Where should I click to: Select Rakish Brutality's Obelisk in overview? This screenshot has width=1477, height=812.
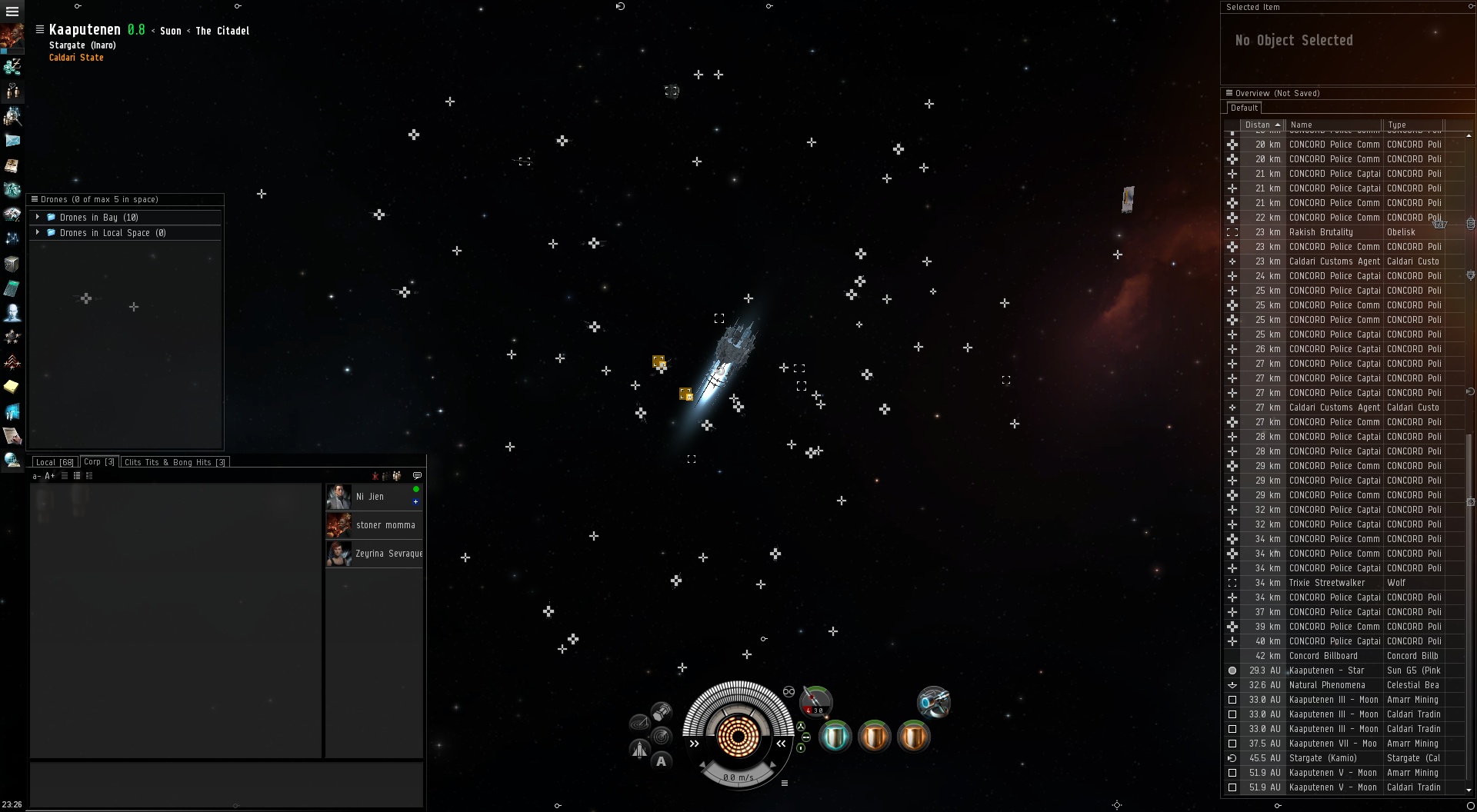point(1335,232)
